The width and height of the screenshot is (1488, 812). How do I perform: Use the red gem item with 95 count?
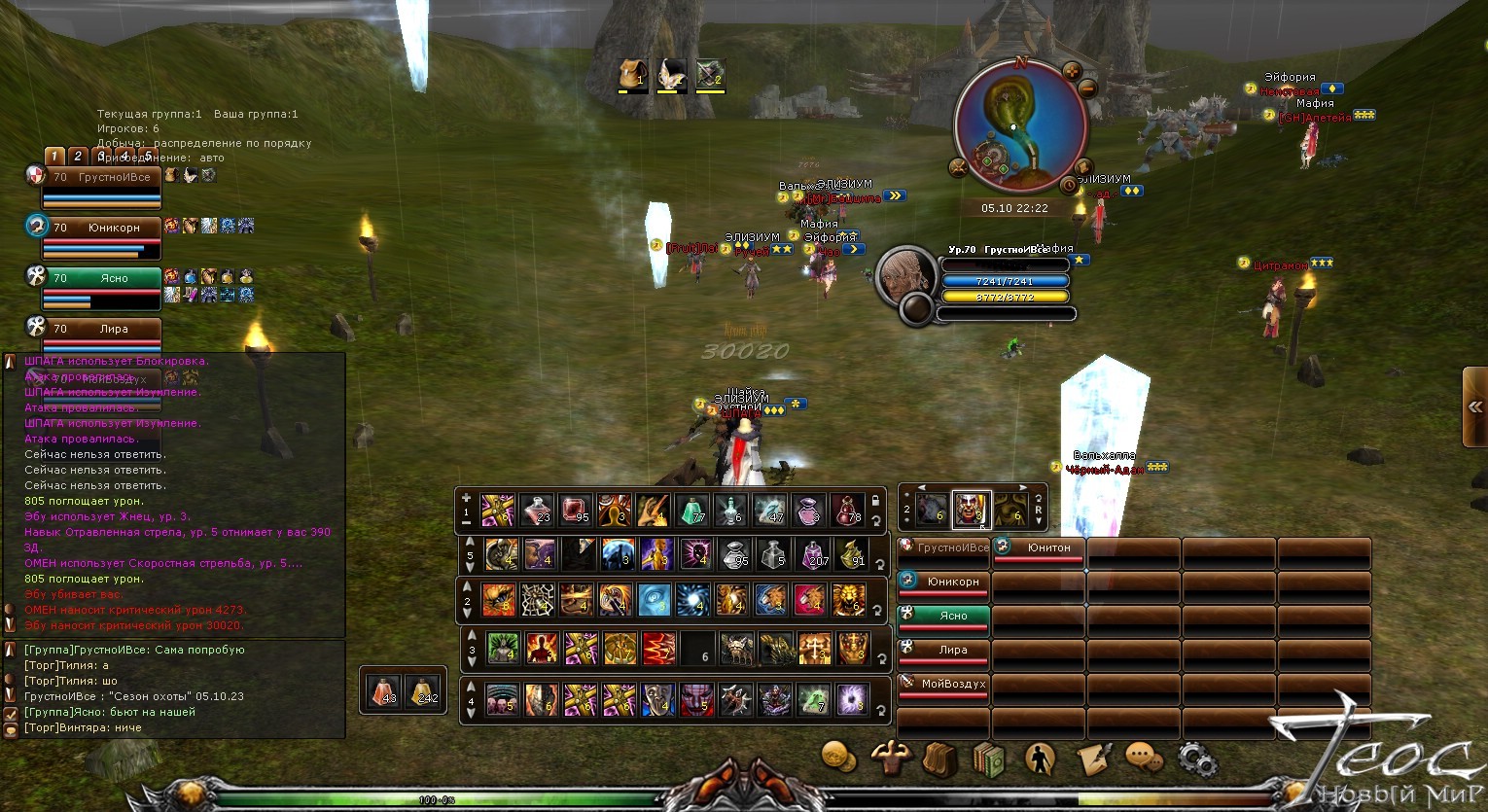pyautogui.click(x=575, y=510)
